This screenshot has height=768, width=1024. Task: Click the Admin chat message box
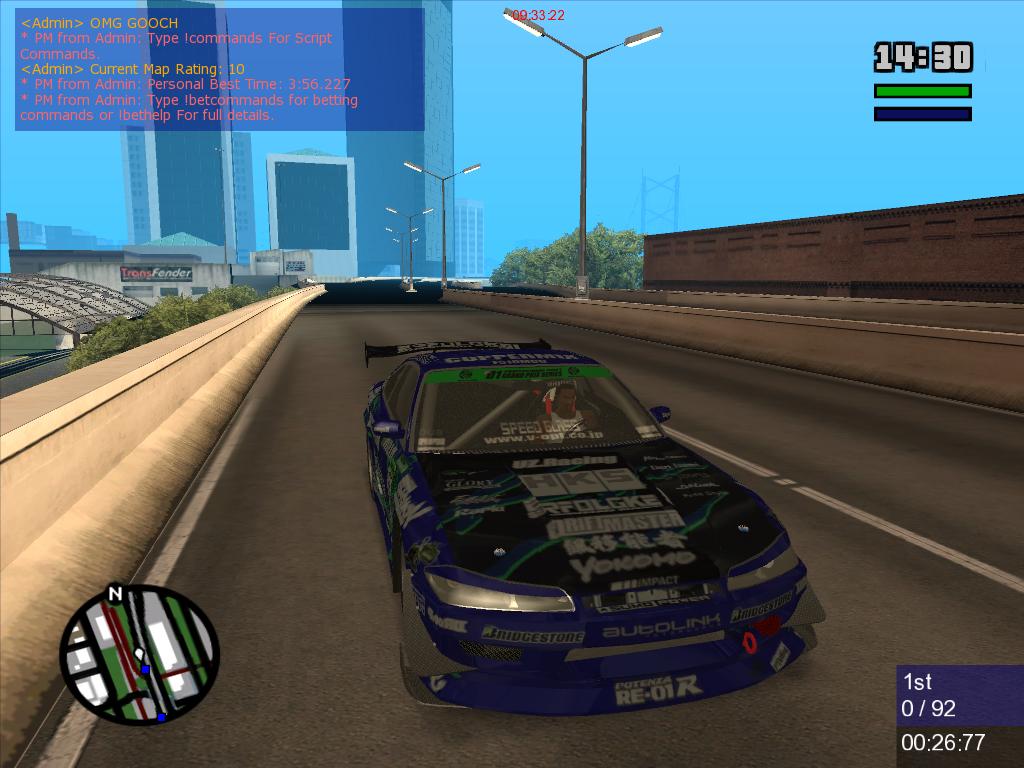coord(219,69)
